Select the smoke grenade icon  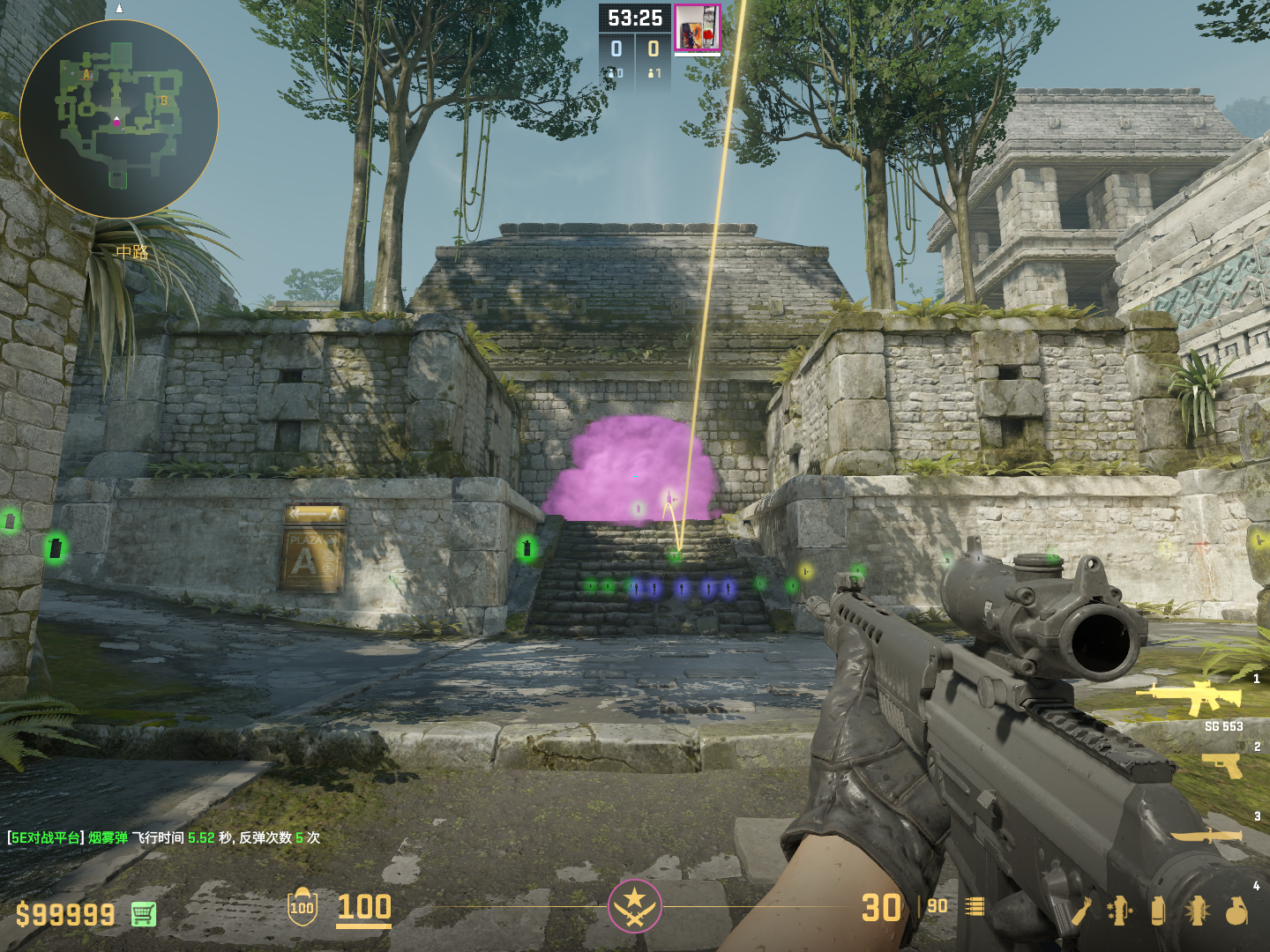click(x=1158, y=911)
